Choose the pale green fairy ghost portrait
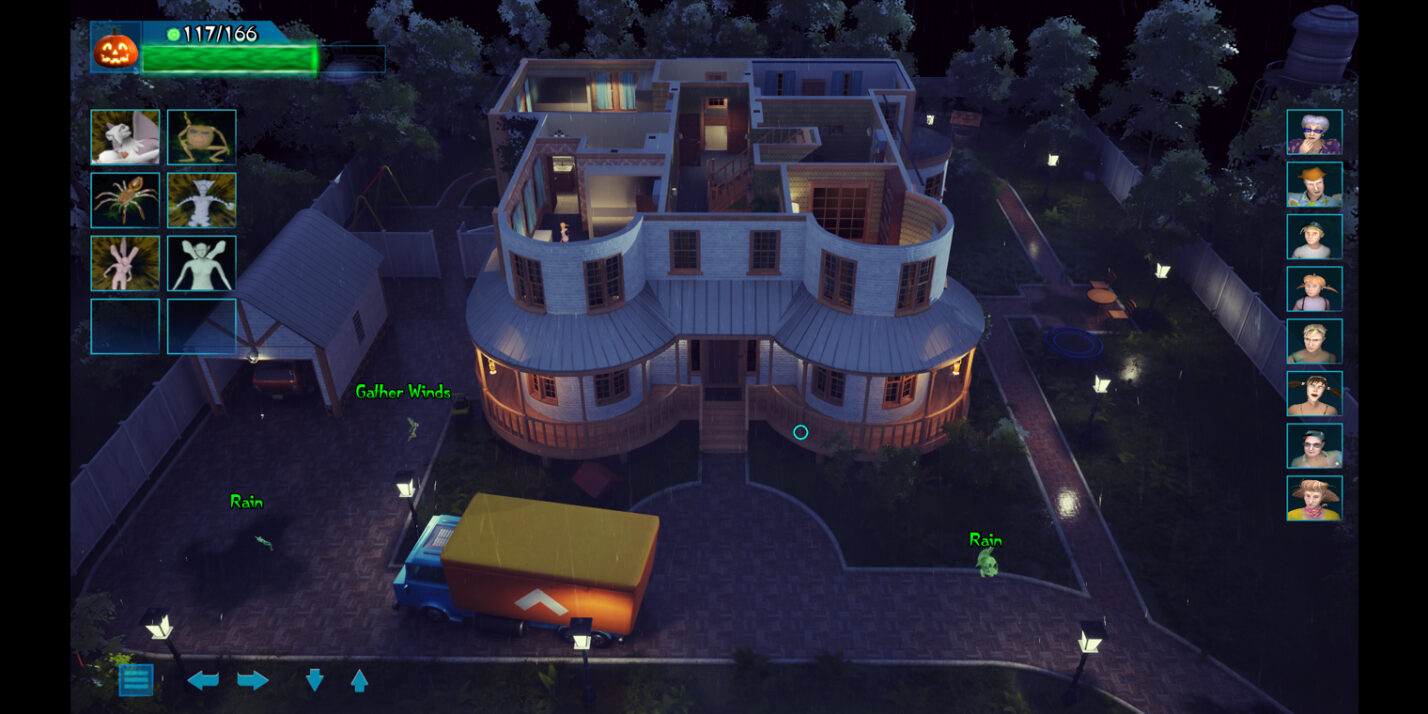1428x714 pixels. [202, 263]
